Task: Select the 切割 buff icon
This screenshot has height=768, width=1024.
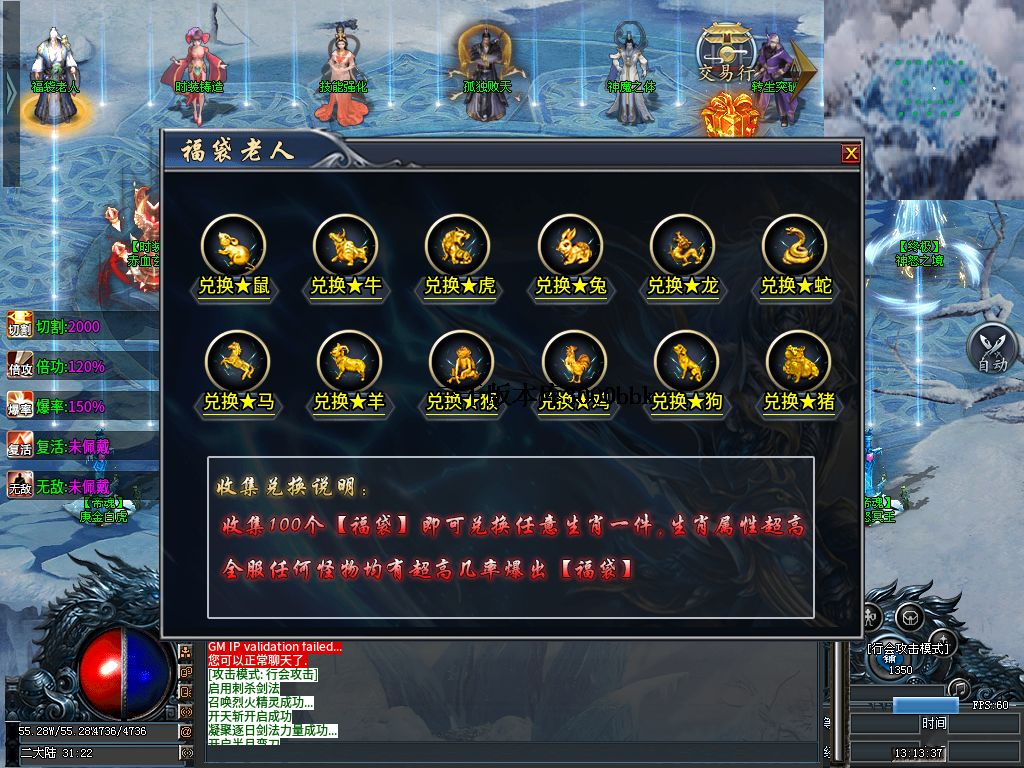Action: 20,326
